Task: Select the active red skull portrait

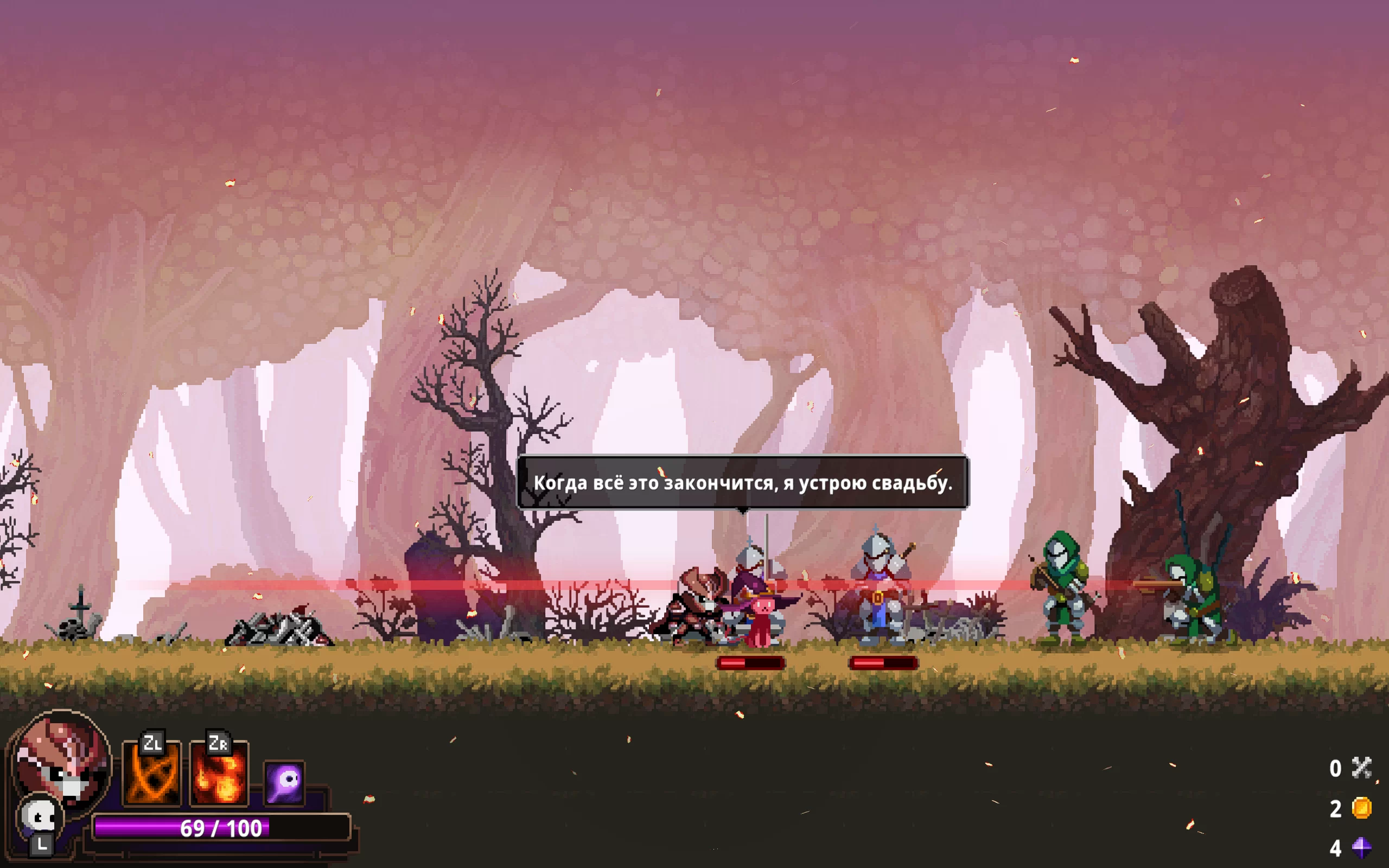Action: click(x=62, y=759)
